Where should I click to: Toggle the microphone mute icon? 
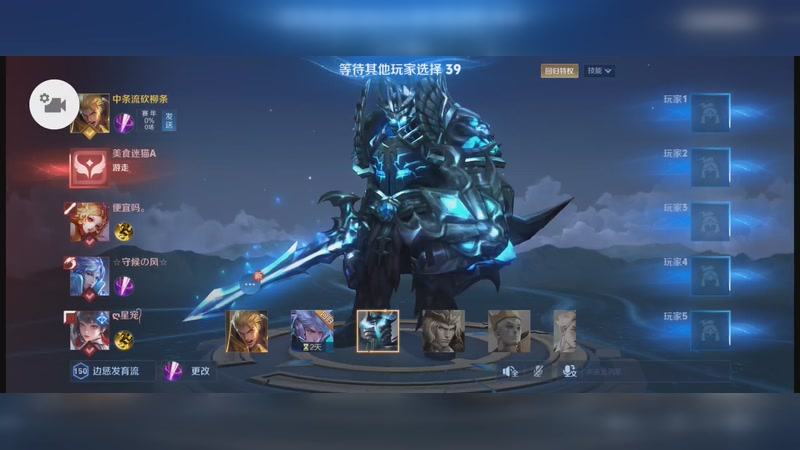click(538, 371)
